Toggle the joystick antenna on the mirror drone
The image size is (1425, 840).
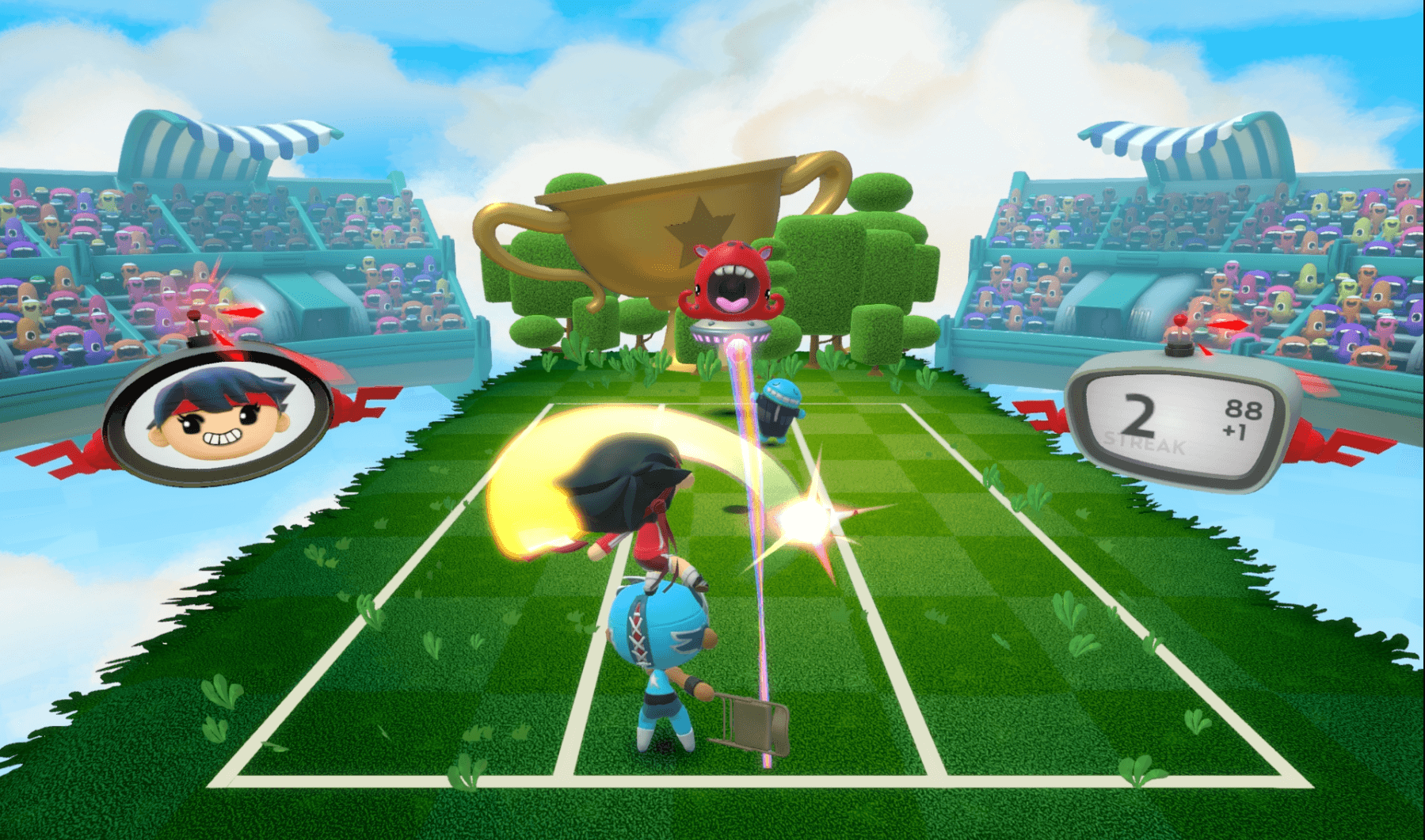196,317
